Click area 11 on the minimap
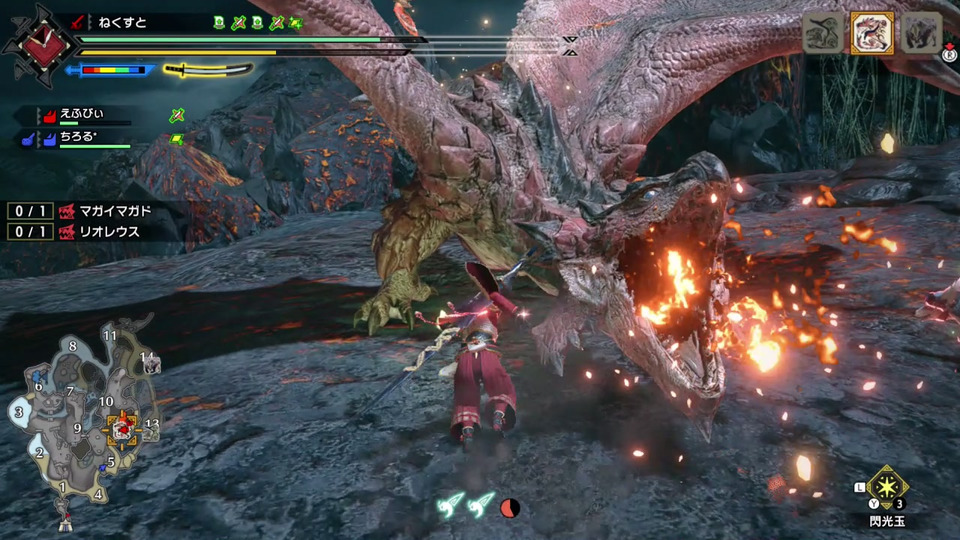This screenshot has height=540, width=960. coord(109,335)
